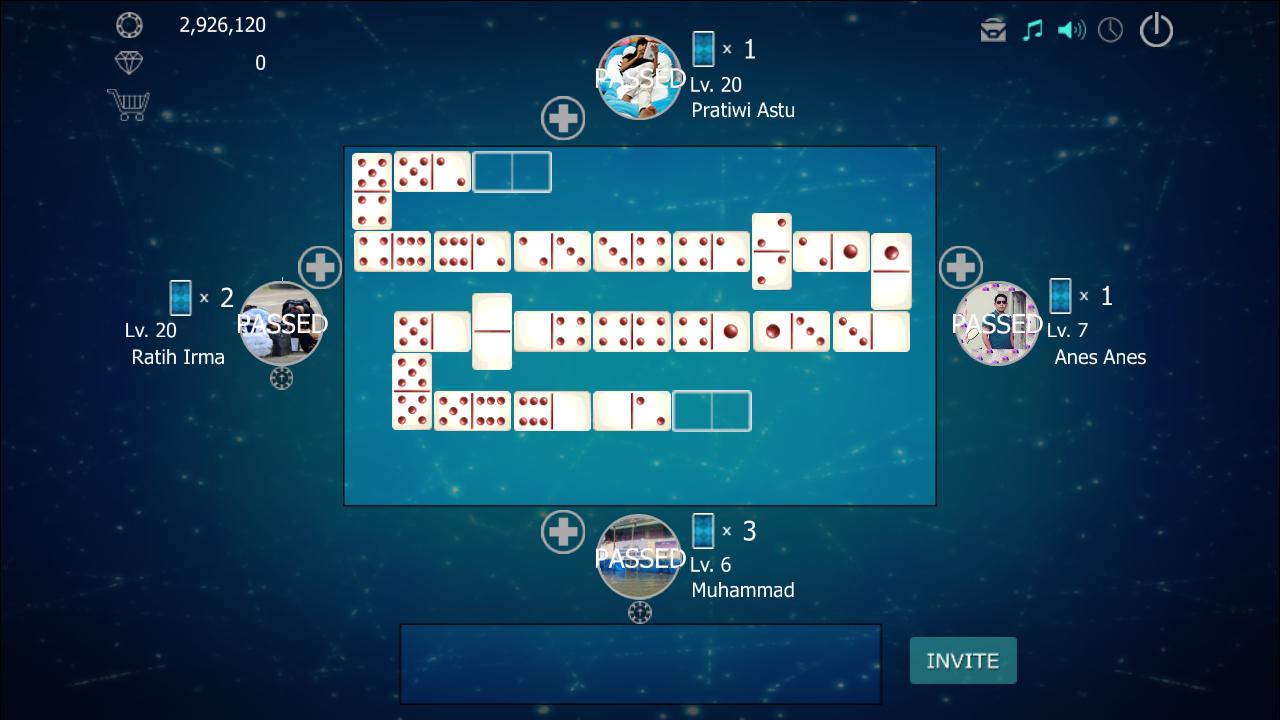Click the plus button near Ratih Irma
The height and width of the screenshot is (720, 1280).
322,267
